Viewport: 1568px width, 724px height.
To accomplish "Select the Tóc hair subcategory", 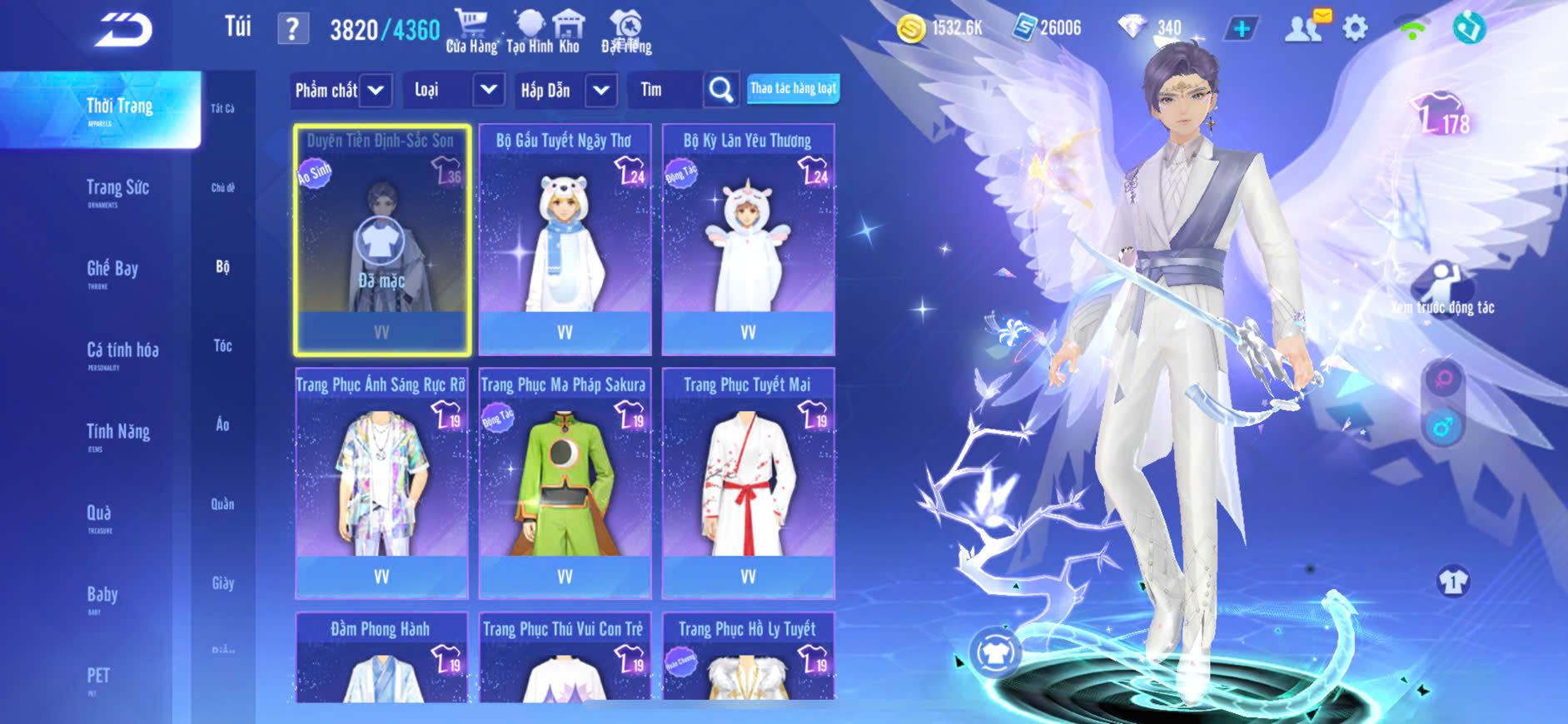I will (x=222, y=346).
